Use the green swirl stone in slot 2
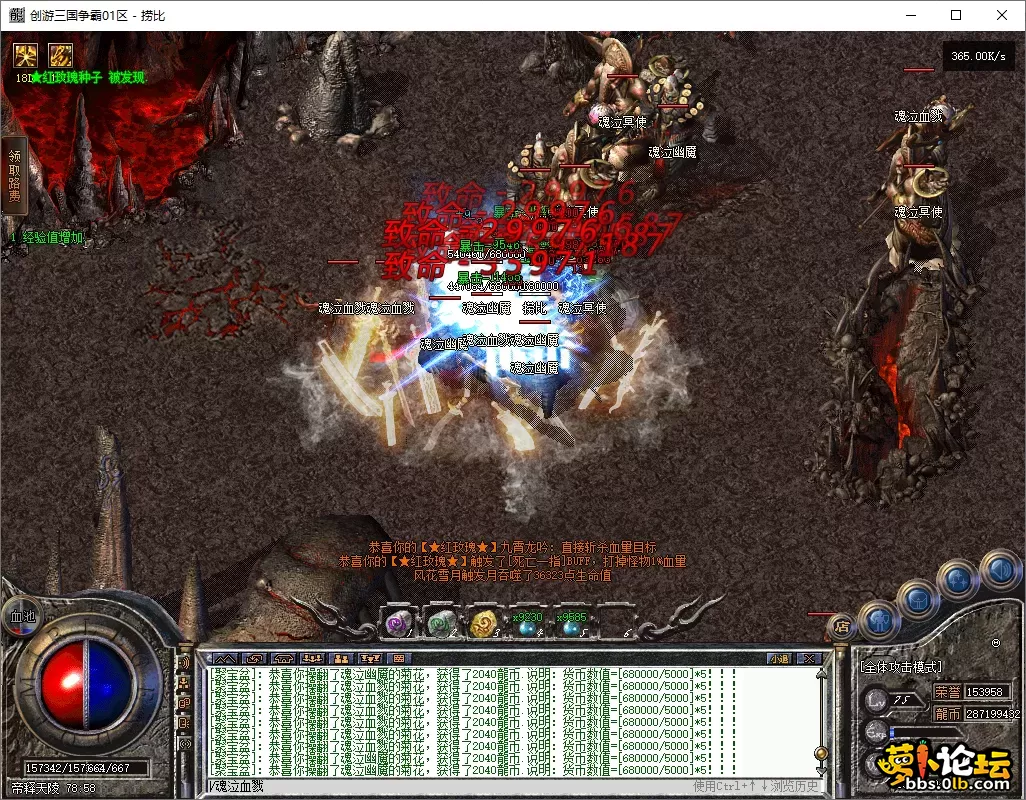Viewport: 1026px width, 800px height. pyautogui.click(x=441, y=624)
